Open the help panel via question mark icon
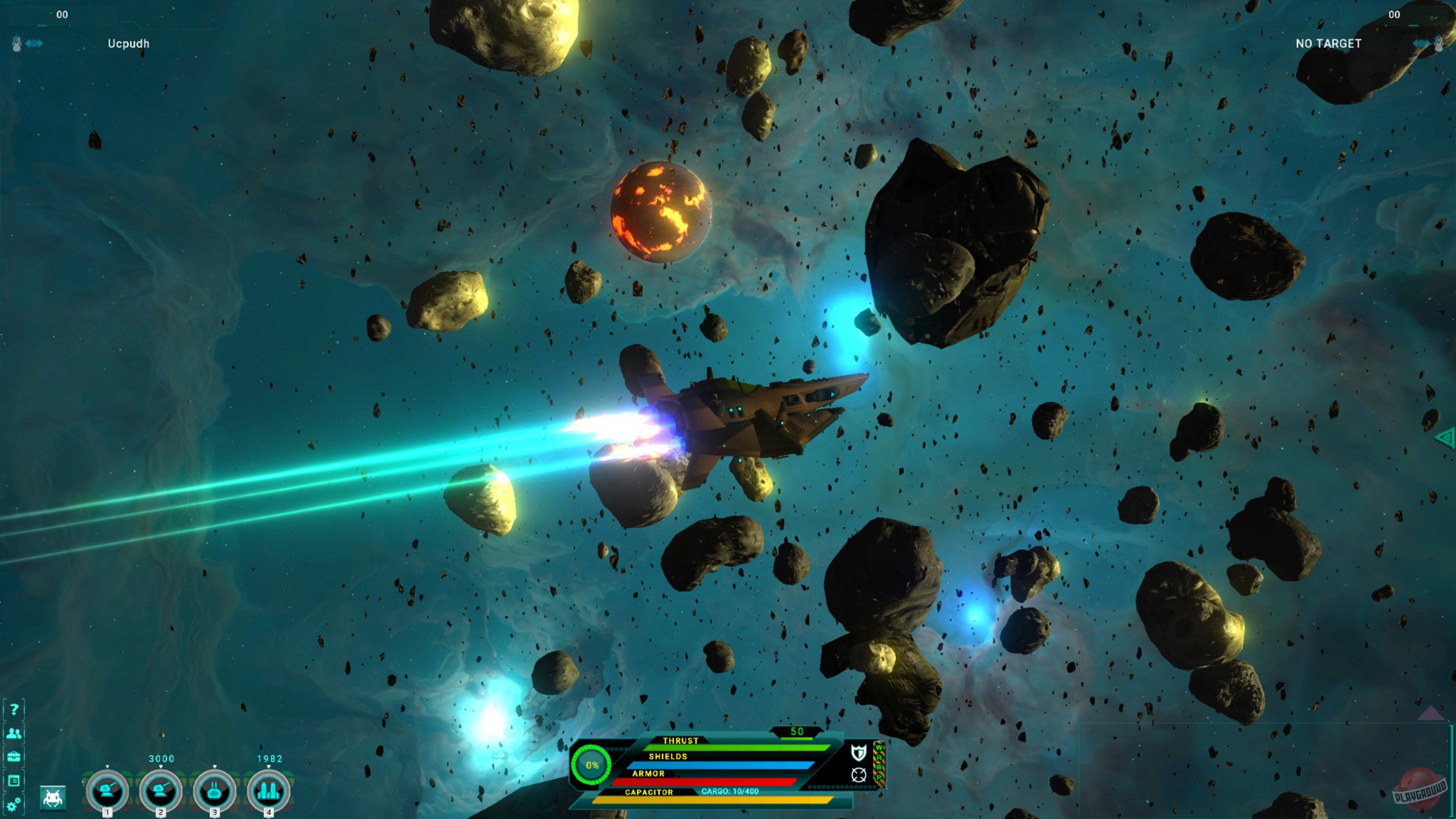 coord(14,711)
